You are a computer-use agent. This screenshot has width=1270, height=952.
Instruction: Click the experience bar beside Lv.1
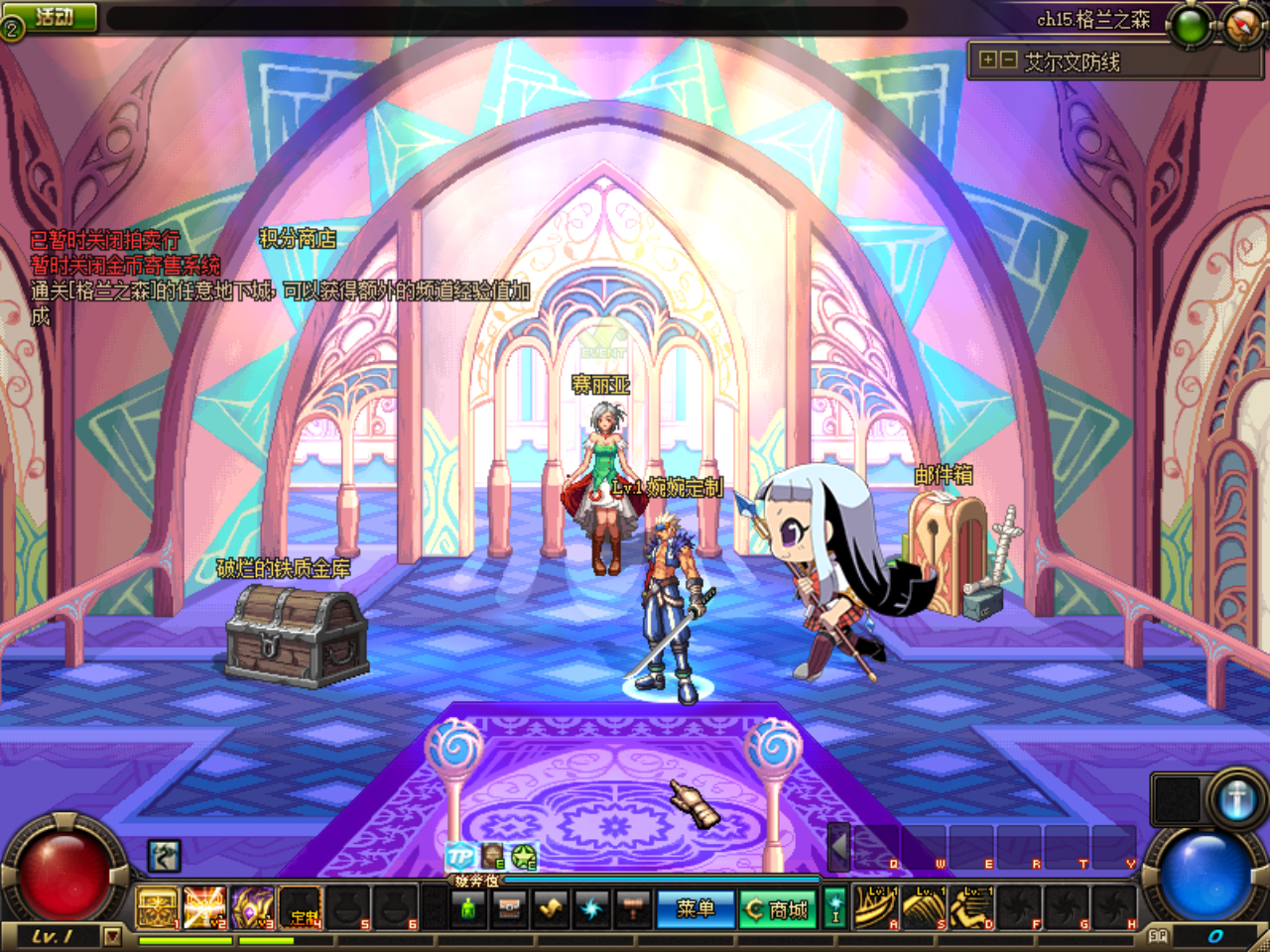click(184, 940)
